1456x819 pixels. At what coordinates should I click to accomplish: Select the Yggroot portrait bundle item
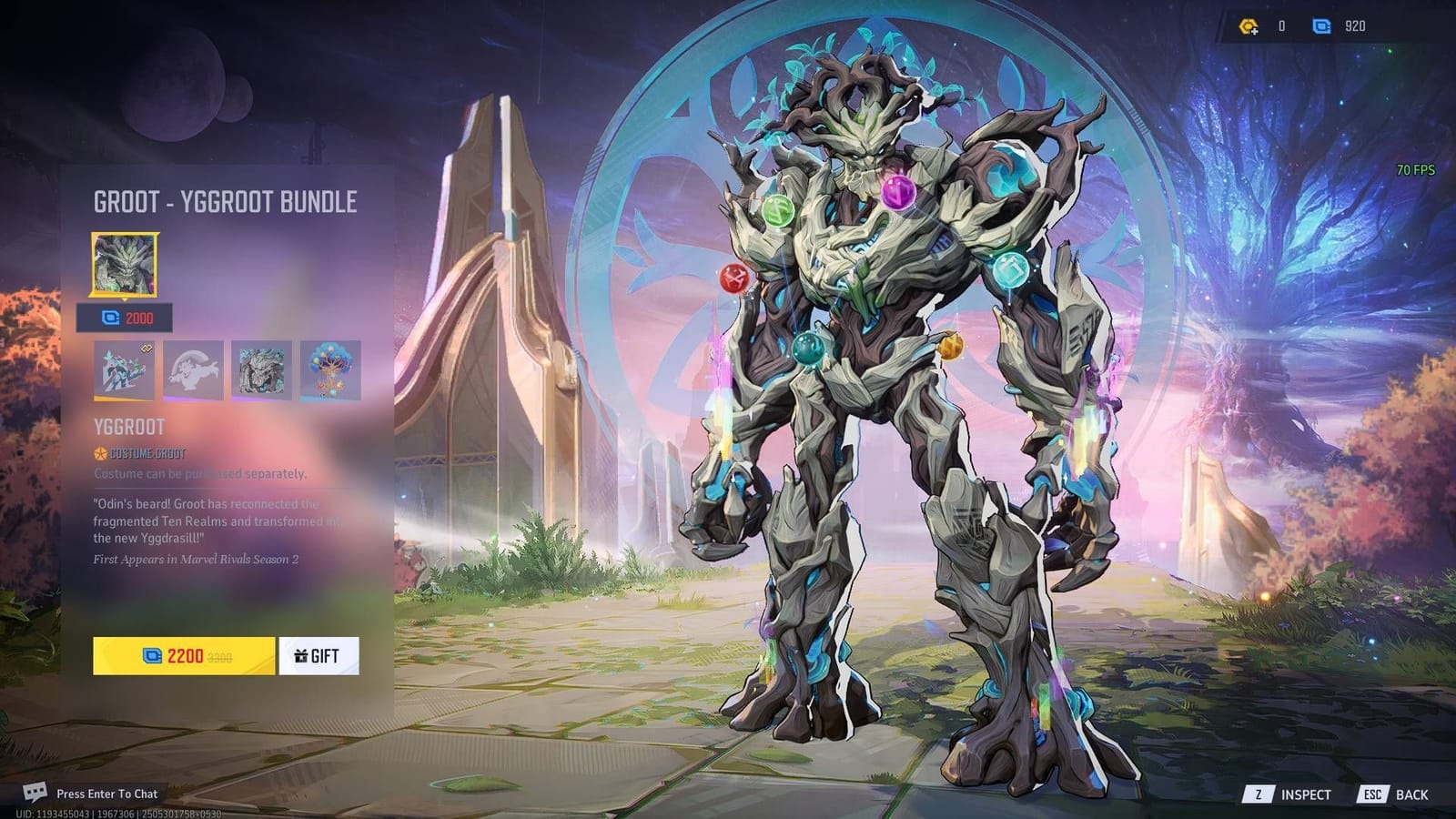point(261,369)
